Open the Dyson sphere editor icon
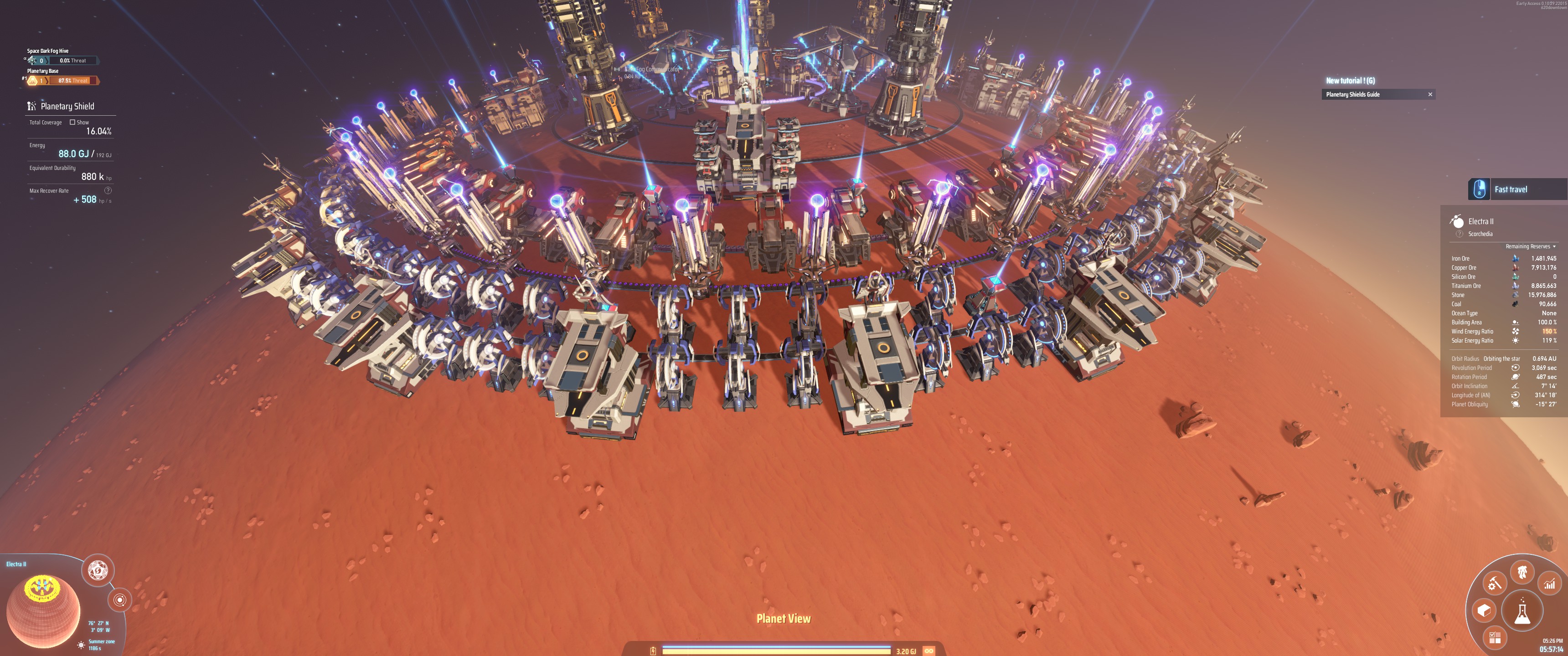 [98, 570]
